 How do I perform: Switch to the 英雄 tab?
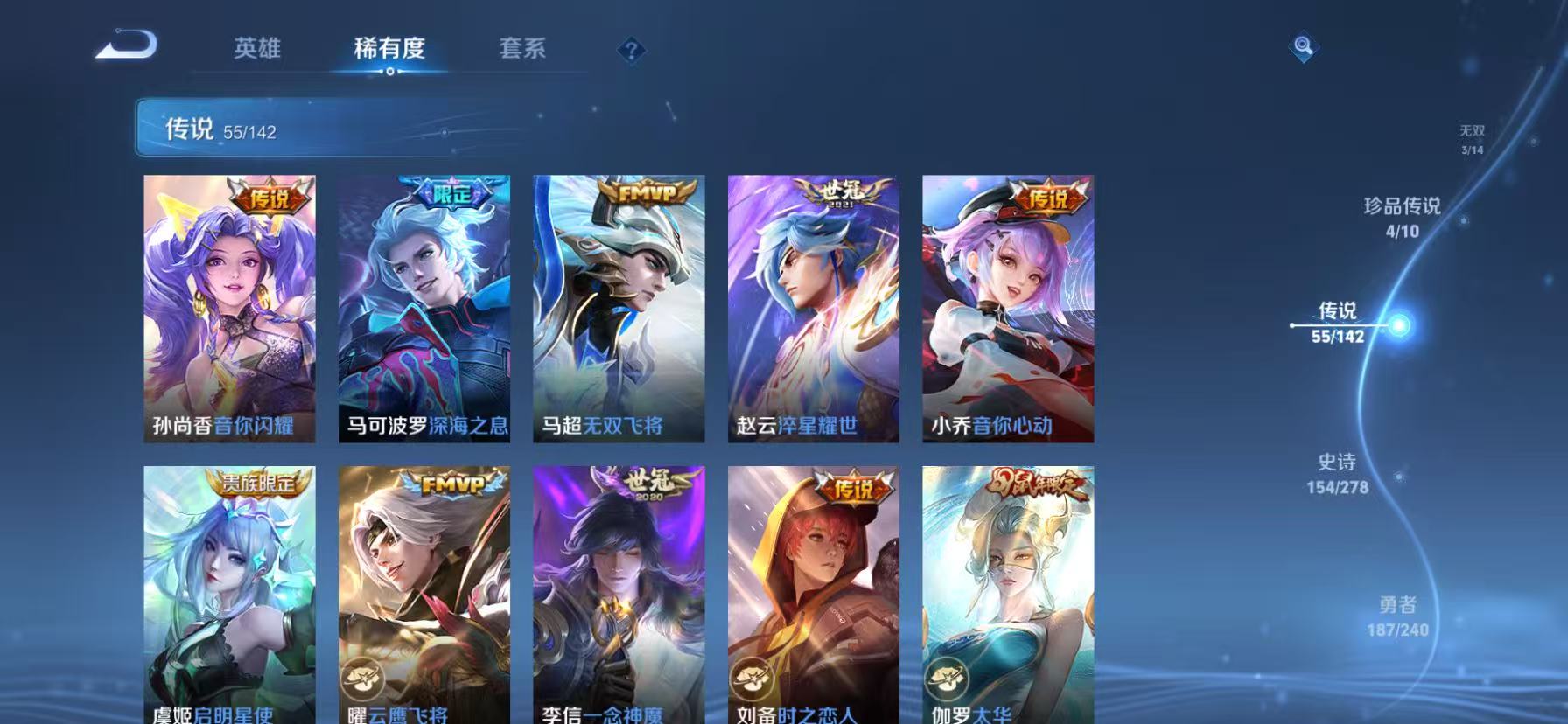(x=258, y=50)
